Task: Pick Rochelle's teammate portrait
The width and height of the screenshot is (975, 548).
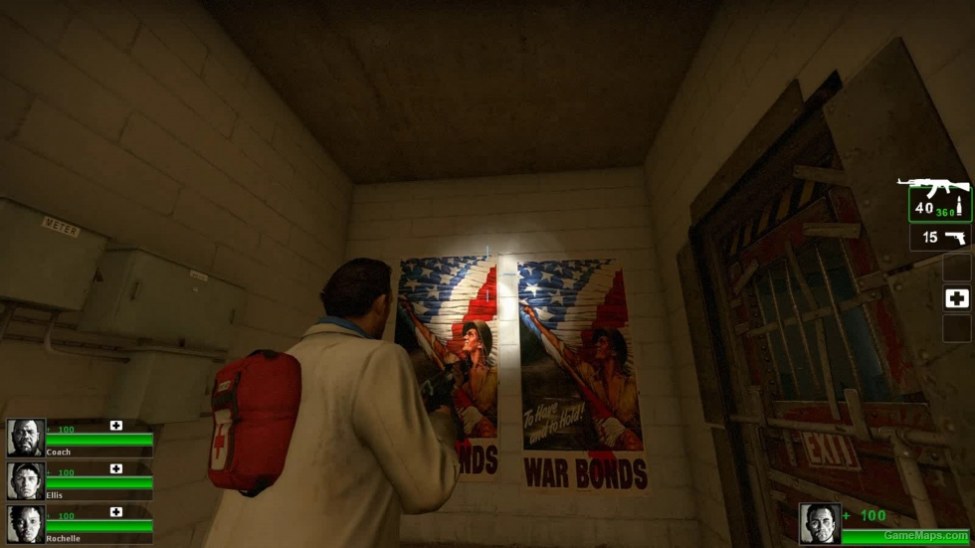Action: click(x=25, y=524)
